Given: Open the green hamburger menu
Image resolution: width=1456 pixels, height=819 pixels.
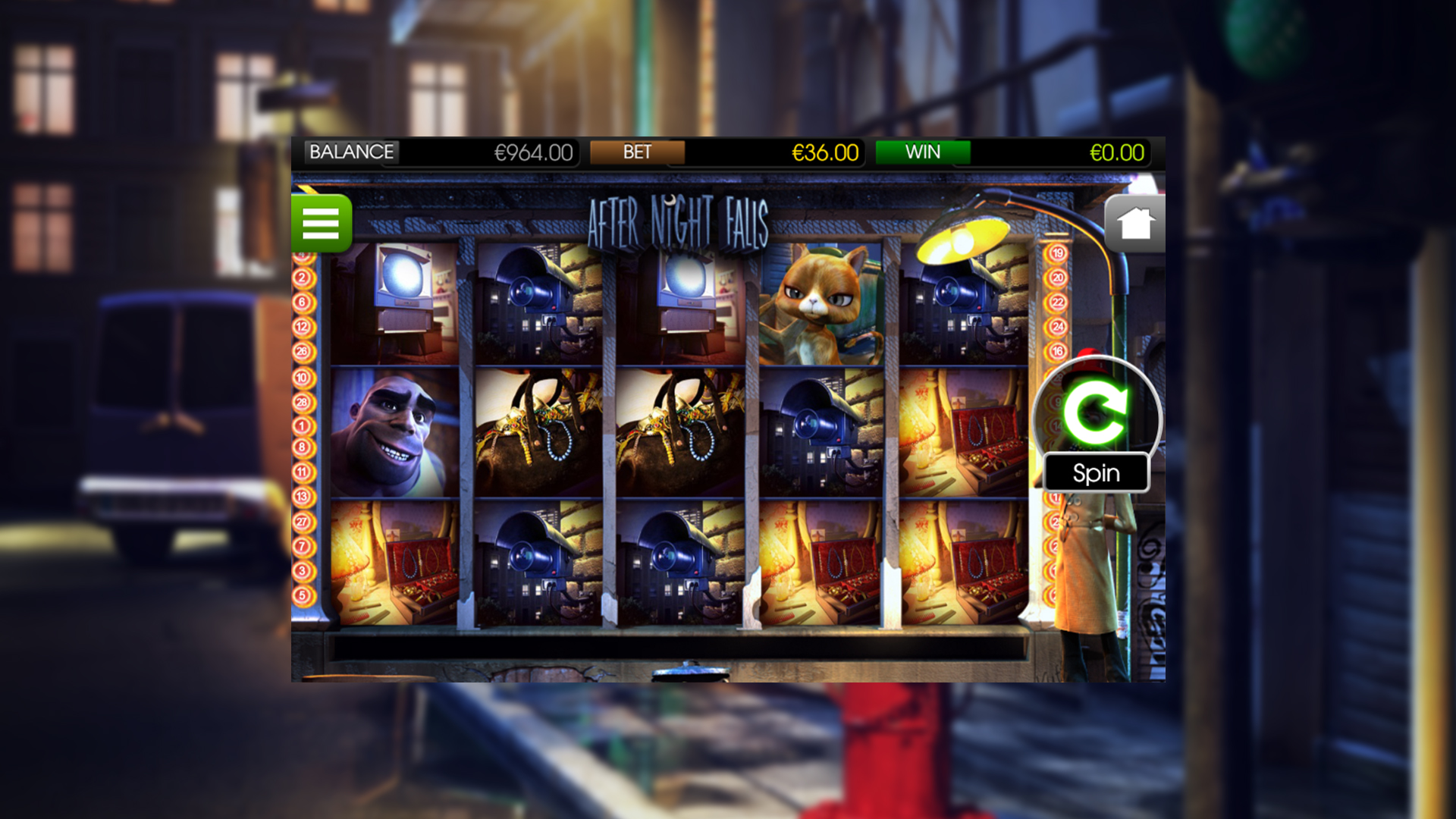Looking at the screenshot, I should click(321, 223).
